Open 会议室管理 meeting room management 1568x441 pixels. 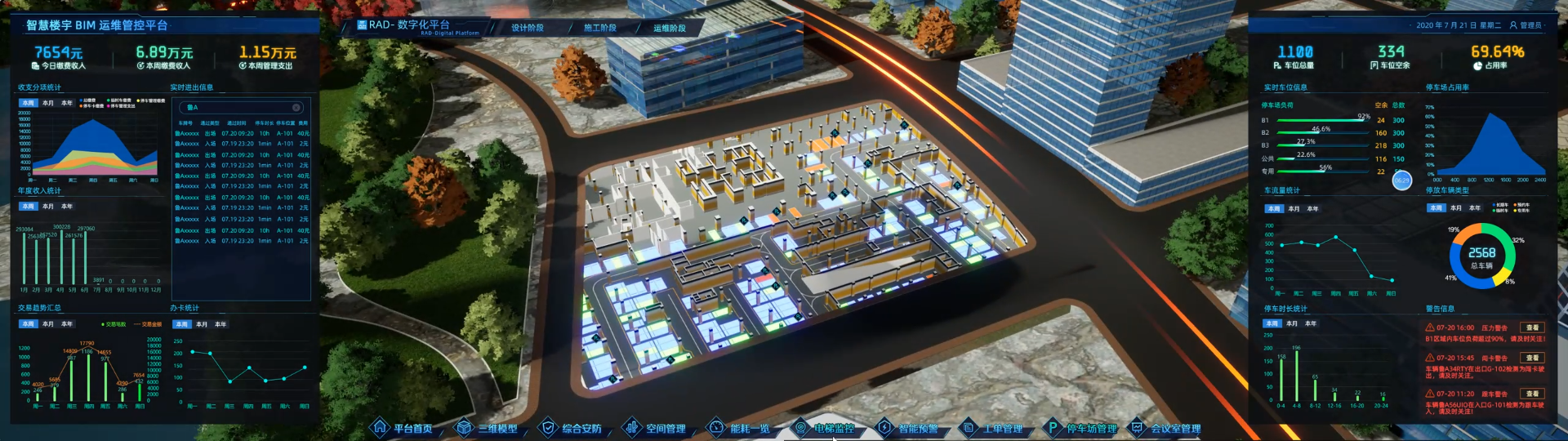[1167, 428]
